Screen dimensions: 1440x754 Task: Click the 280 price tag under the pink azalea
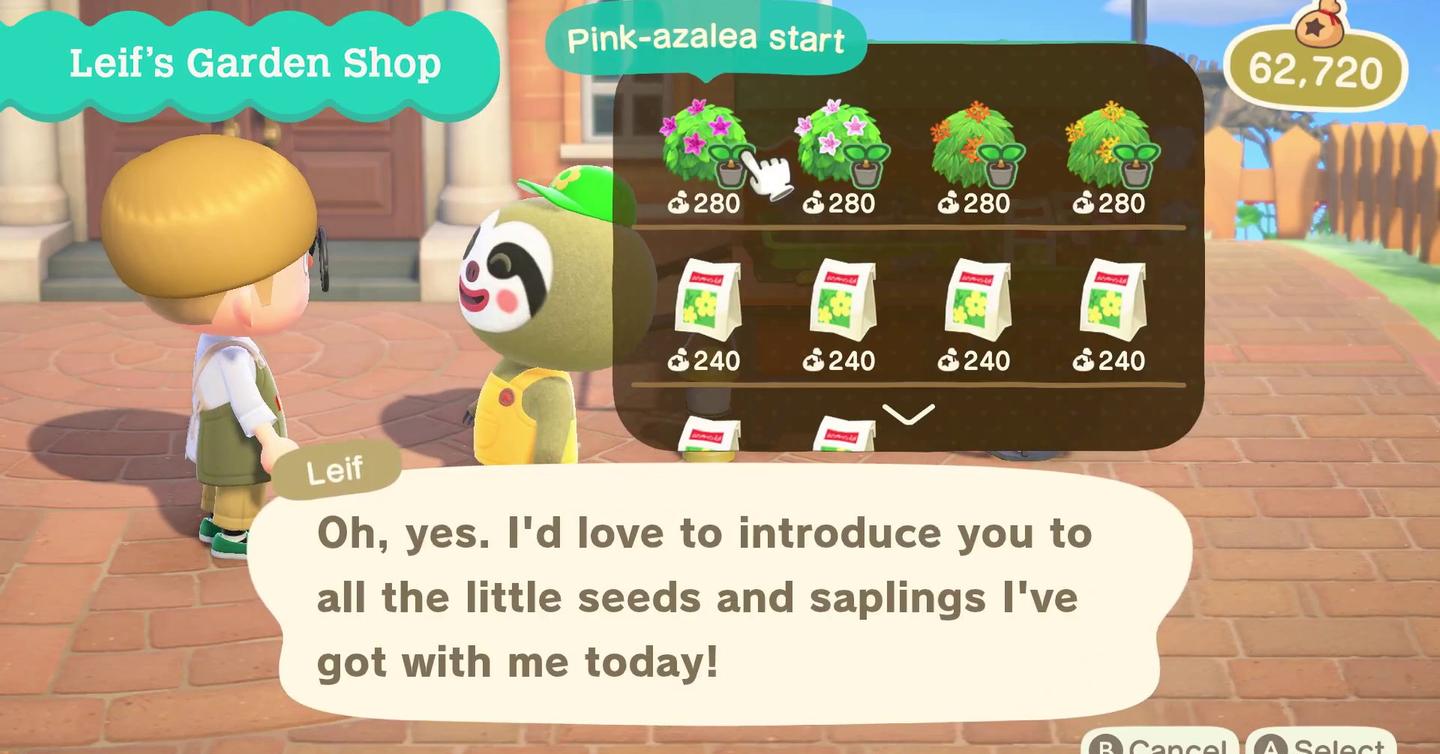coord(706,203)
